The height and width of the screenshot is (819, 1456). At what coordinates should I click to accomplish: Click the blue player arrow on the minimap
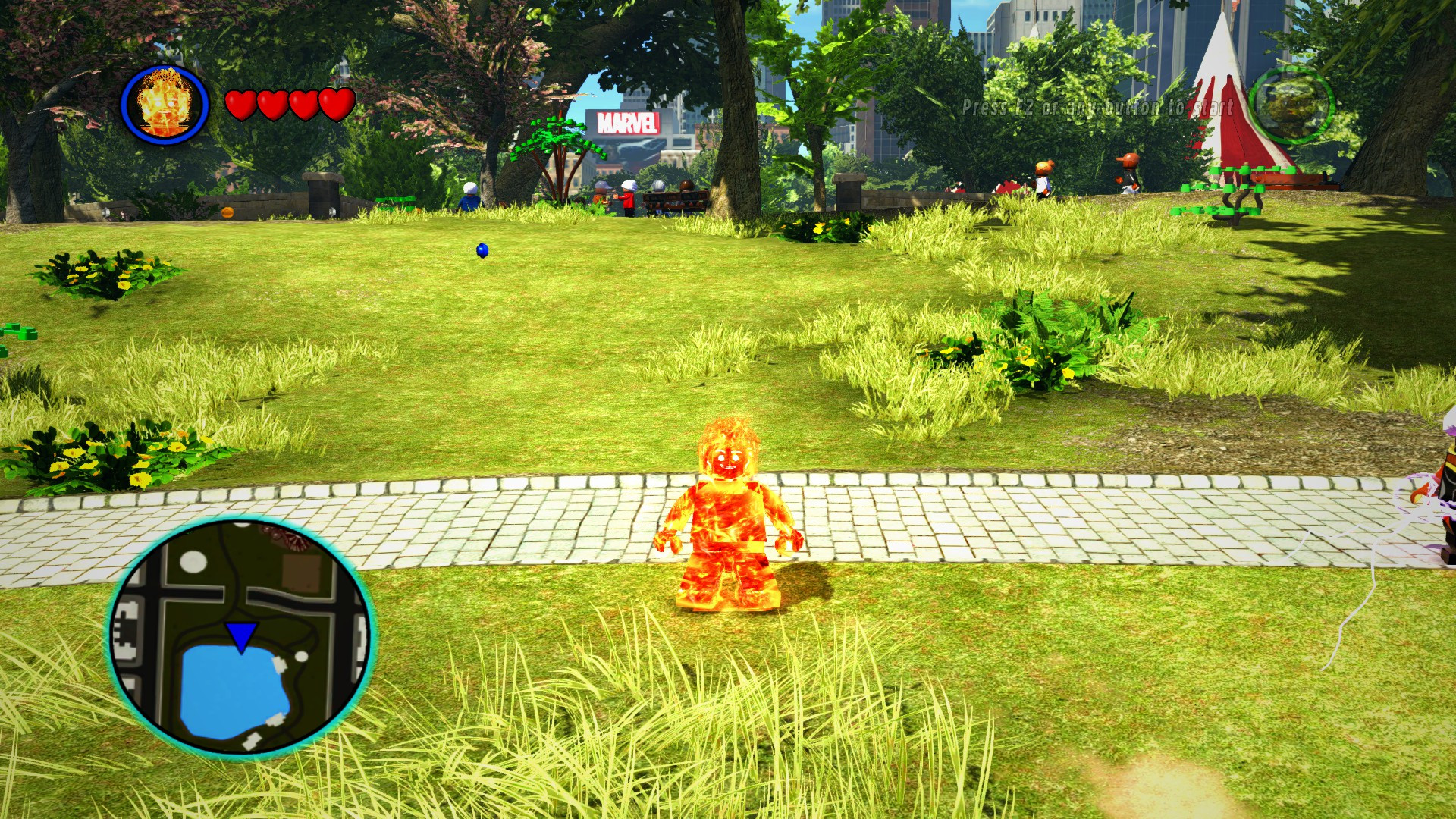click(241, 633)
